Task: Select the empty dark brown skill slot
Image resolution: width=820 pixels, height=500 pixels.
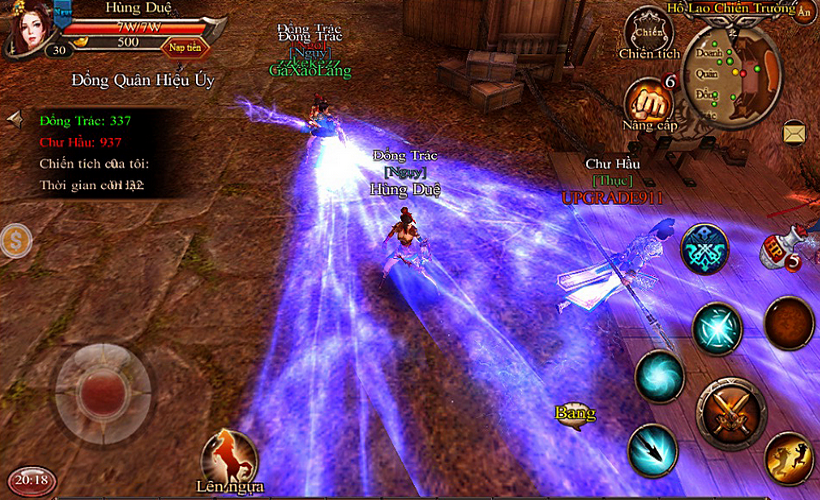Action: tap(788, 321)
